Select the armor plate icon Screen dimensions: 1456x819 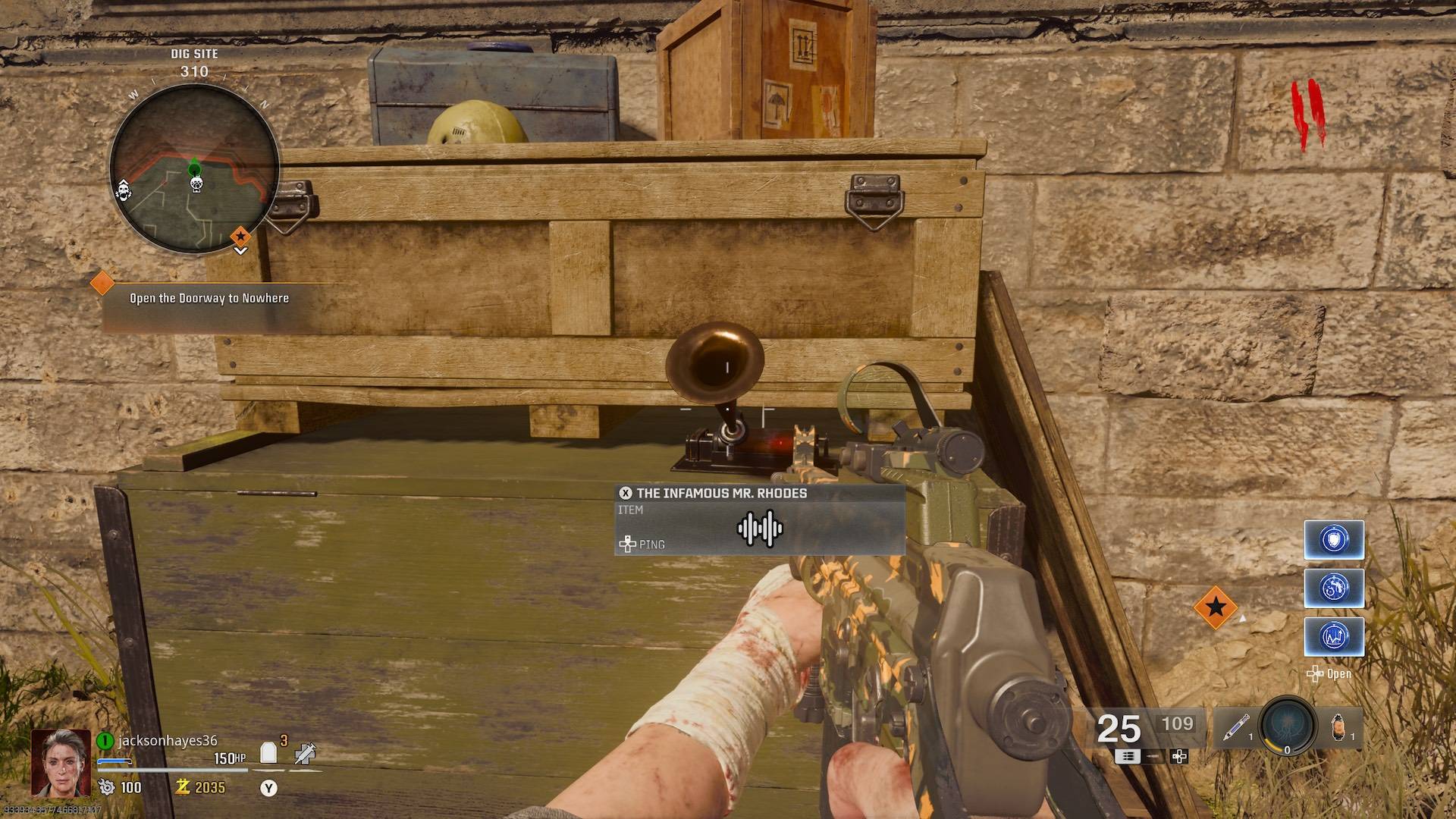coord(268,752)
